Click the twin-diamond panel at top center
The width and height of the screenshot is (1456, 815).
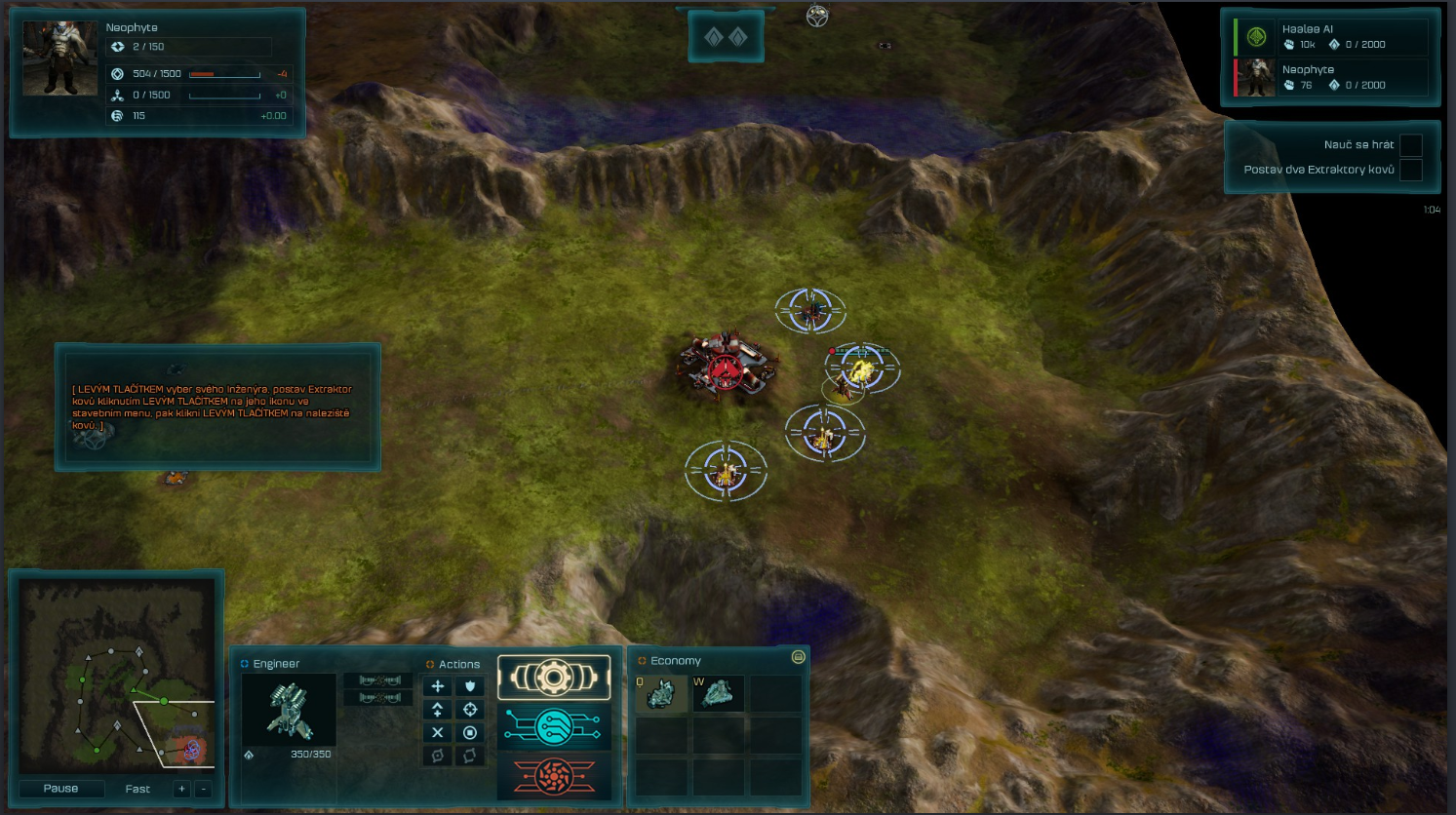[x=726, y=37]
